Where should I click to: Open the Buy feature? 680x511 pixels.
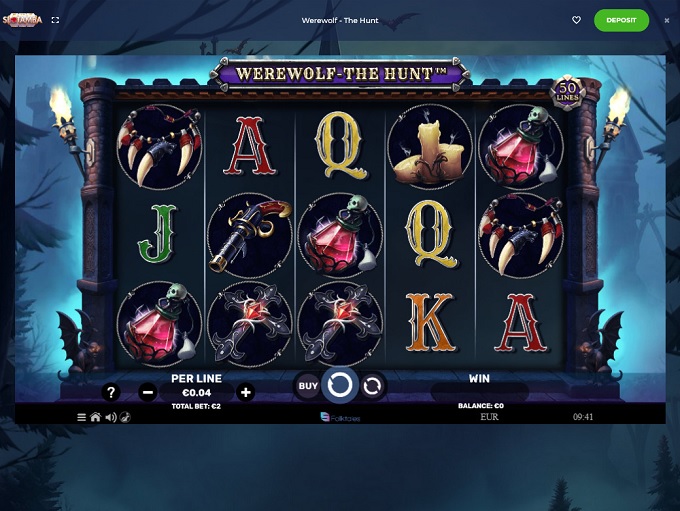point(308,385)
